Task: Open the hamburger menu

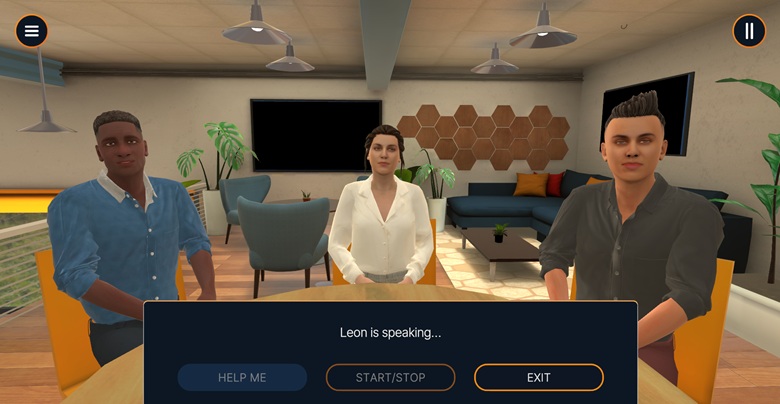Action: tap(32, 31)
